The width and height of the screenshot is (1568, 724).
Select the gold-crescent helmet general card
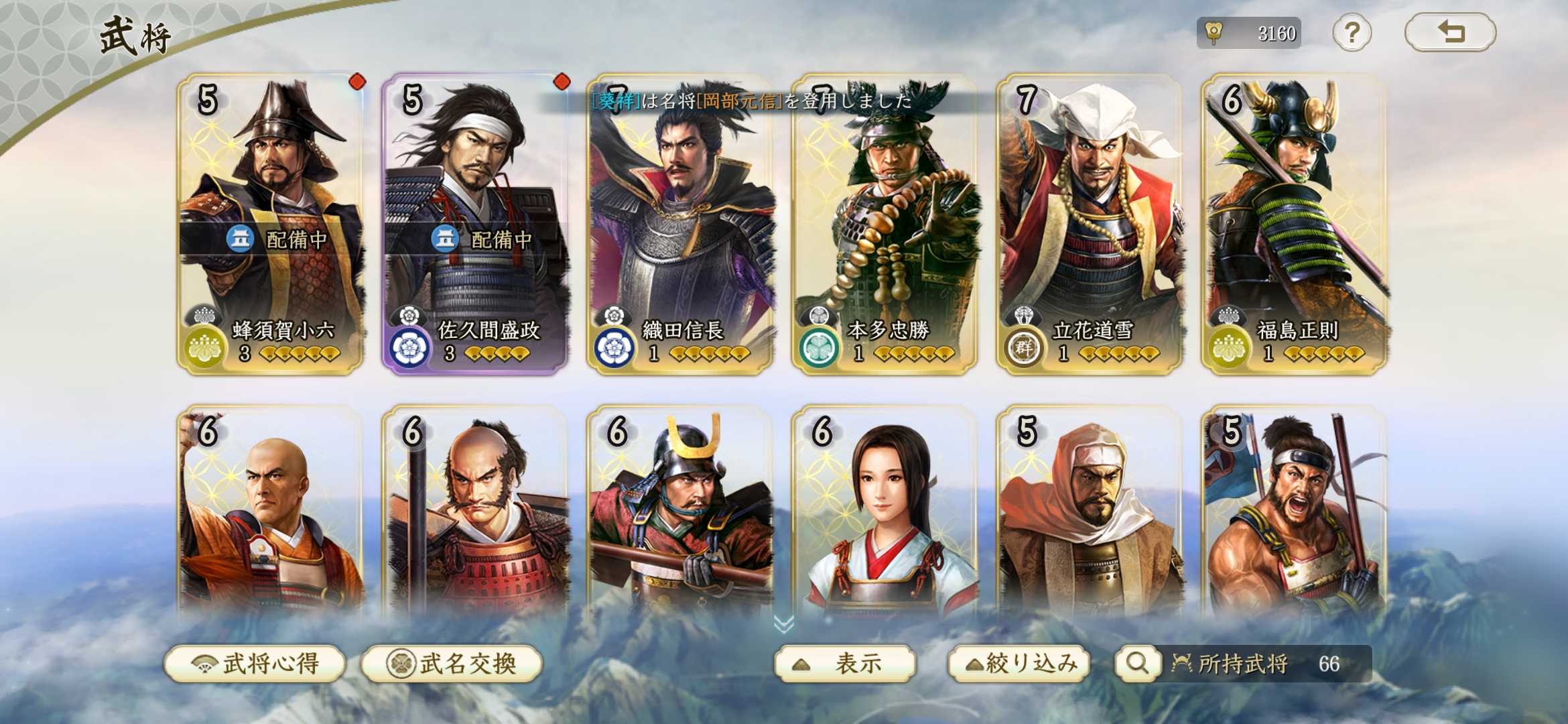[680, 516]
